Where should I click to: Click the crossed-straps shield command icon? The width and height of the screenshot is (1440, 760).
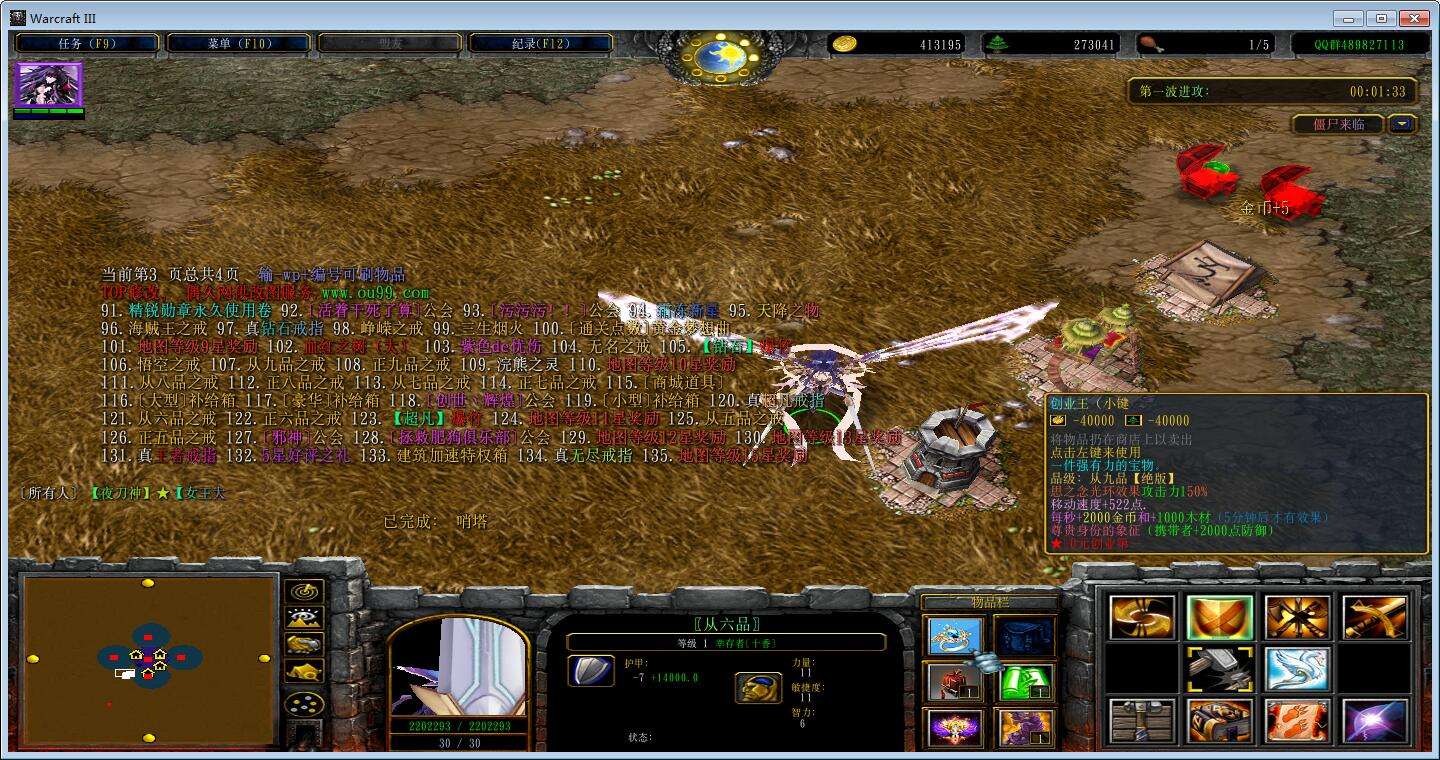coord(1219,618)
